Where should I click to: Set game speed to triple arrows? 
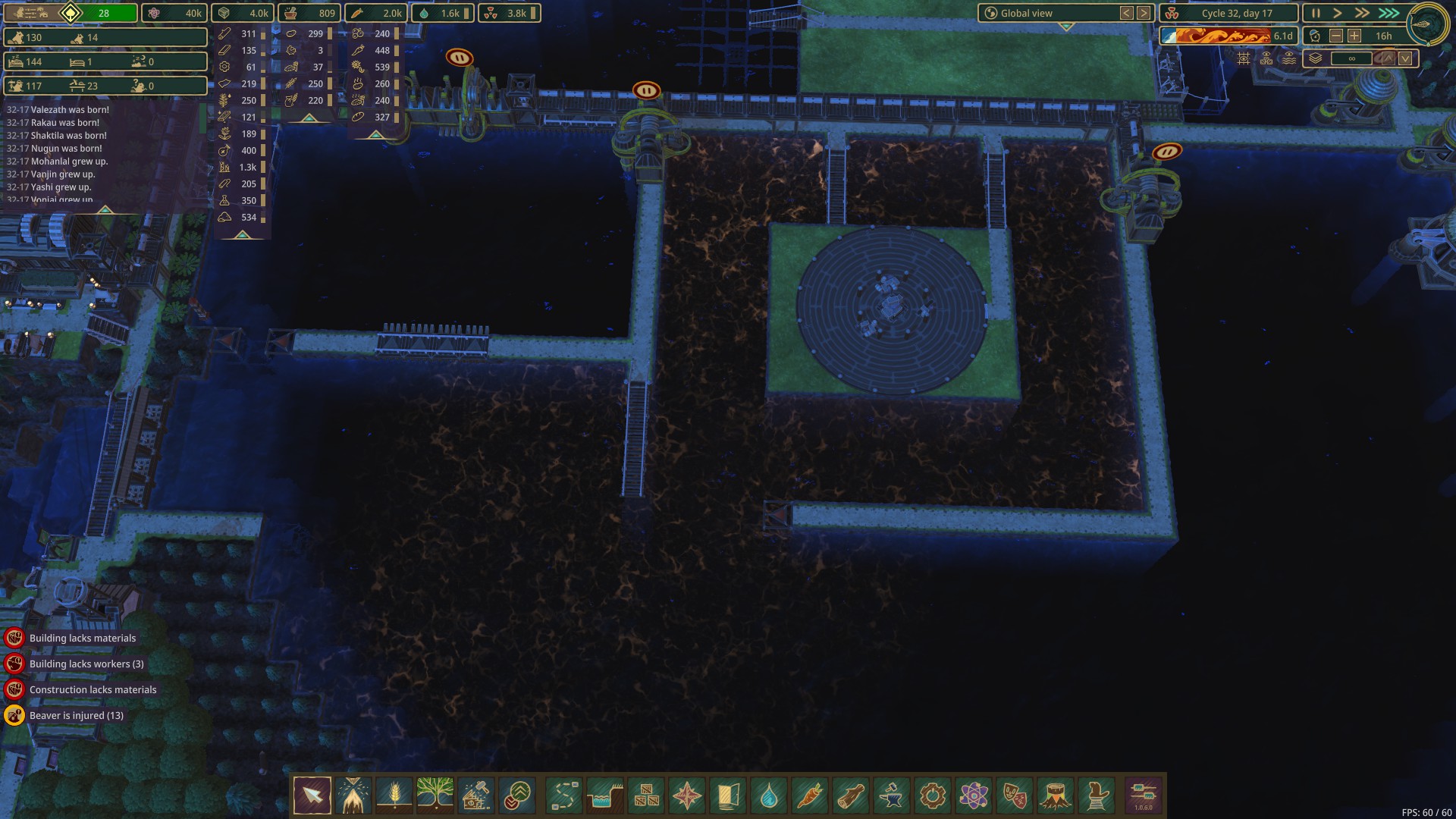point(1389,14)
